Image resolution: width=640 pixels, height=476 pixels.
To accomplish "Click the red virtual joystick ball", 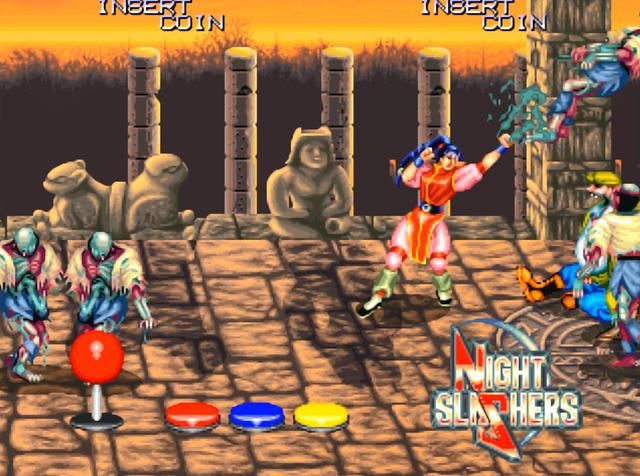I will 96,356.
